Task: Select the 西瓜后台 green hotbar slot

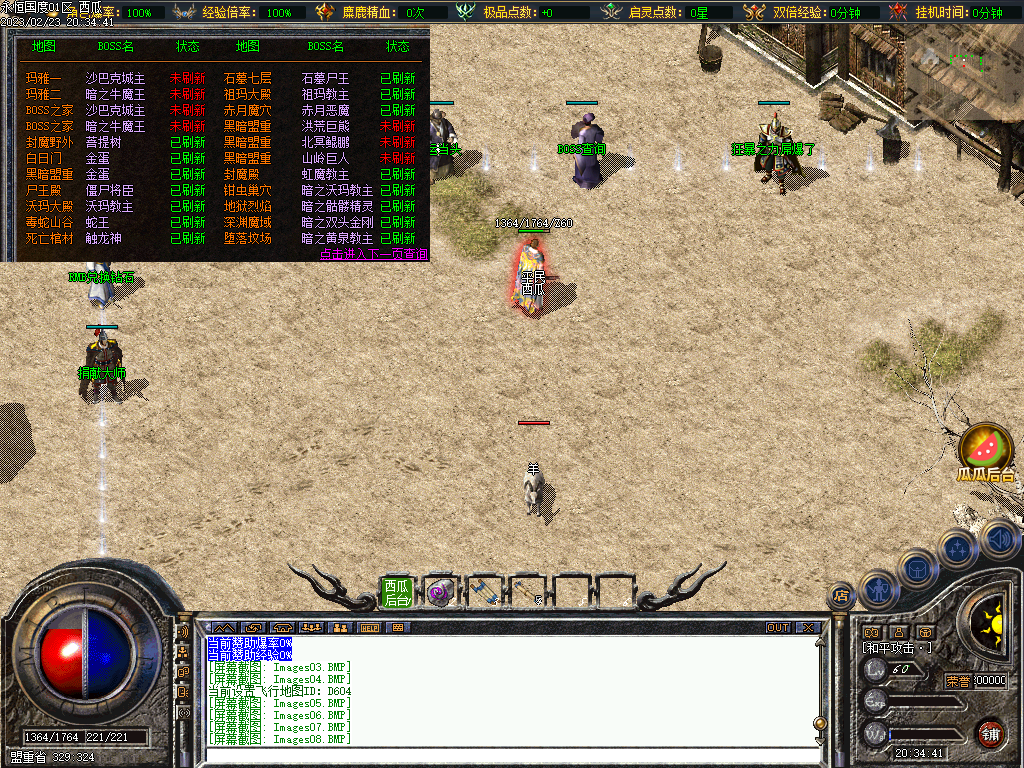Action: pyautogui.click(x=397, y=592)
